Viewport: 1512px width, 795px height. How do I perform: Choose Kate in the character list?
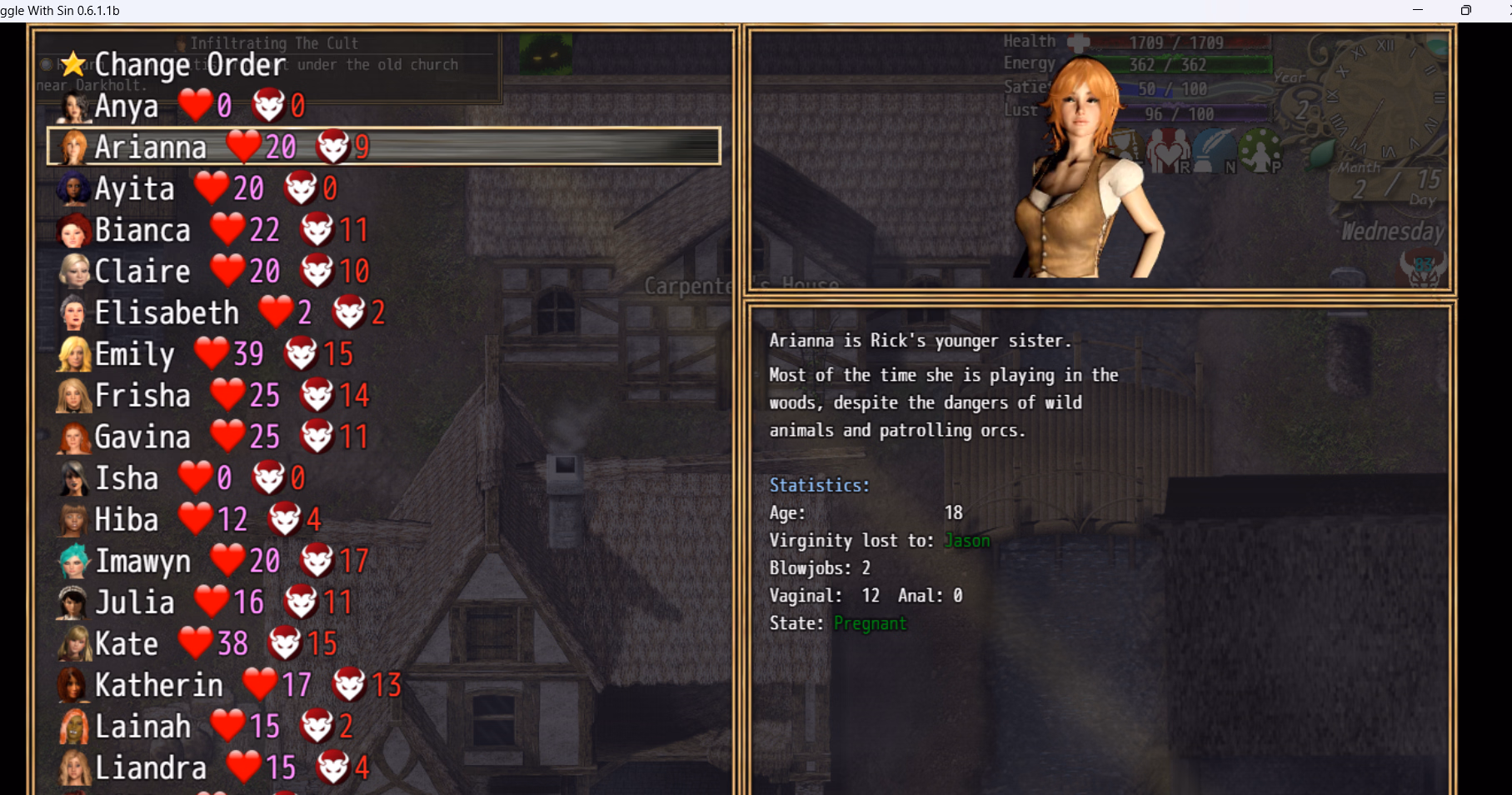click(127, 643)
